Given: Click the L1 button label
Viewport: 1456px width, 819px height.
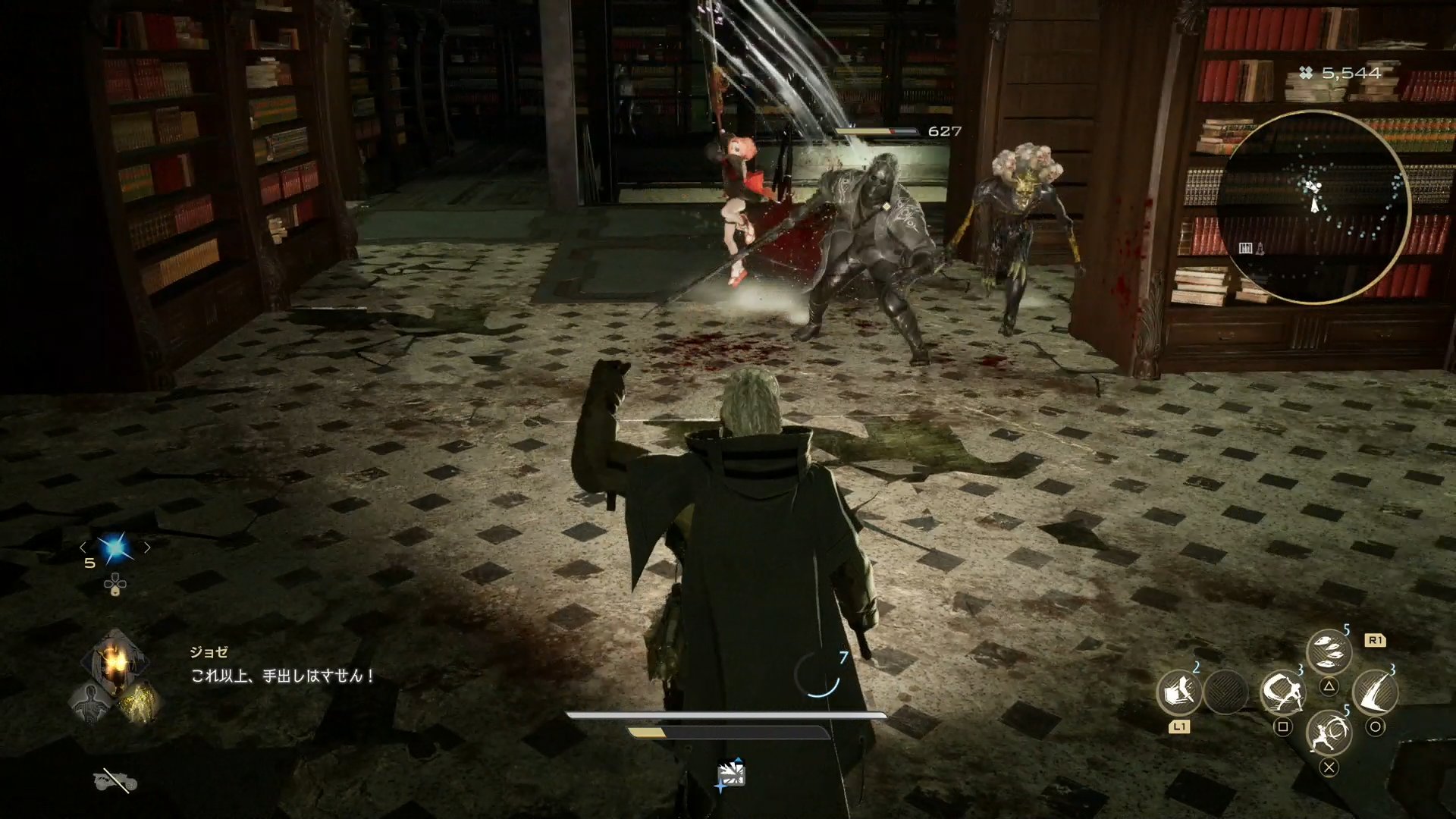Looking at the screenshot, I should coord(1179,726).
